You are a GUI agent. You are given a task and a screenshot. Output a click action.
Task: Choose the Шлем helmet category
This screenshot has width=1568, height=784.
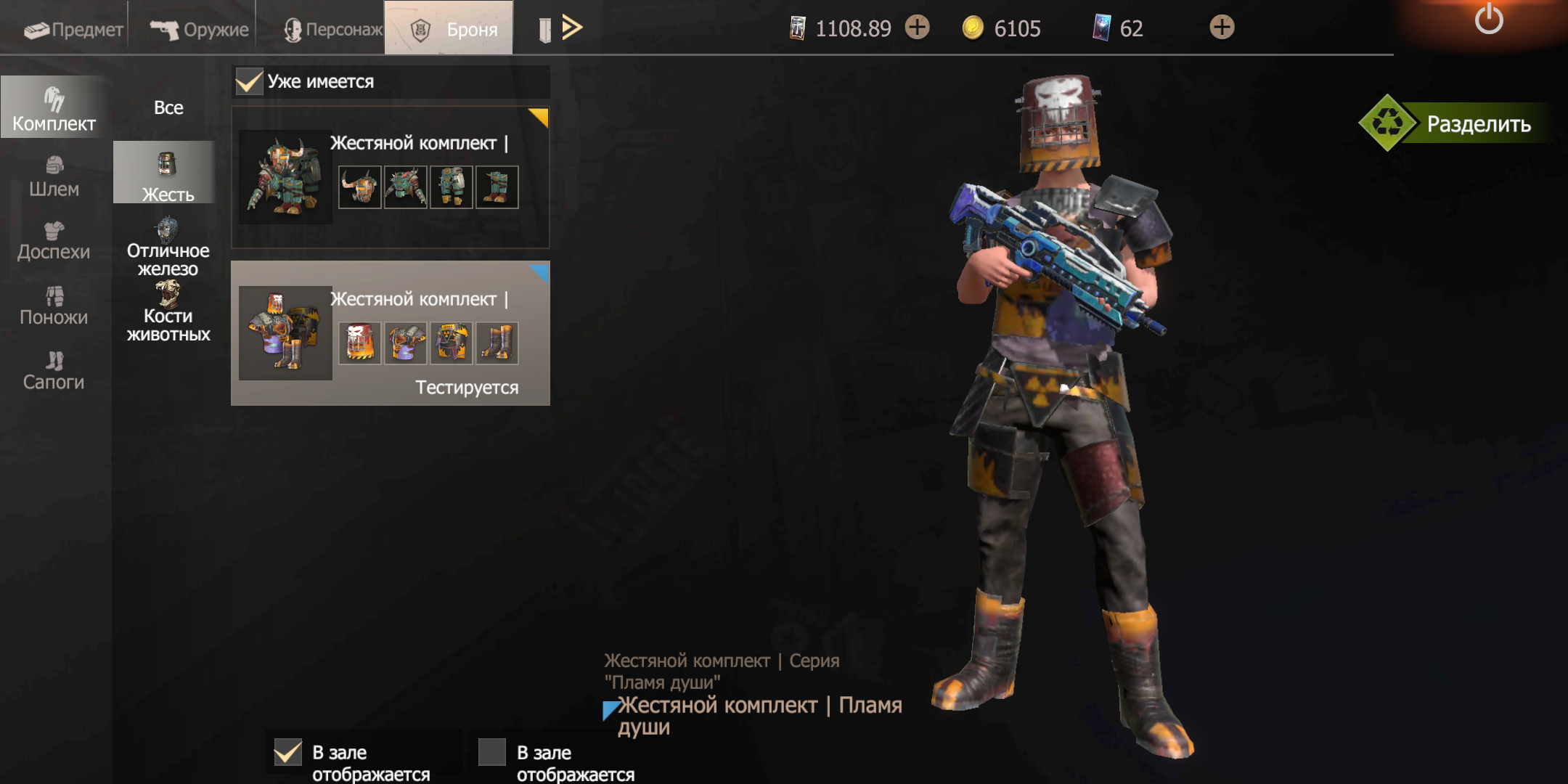[x=54, y=176]
